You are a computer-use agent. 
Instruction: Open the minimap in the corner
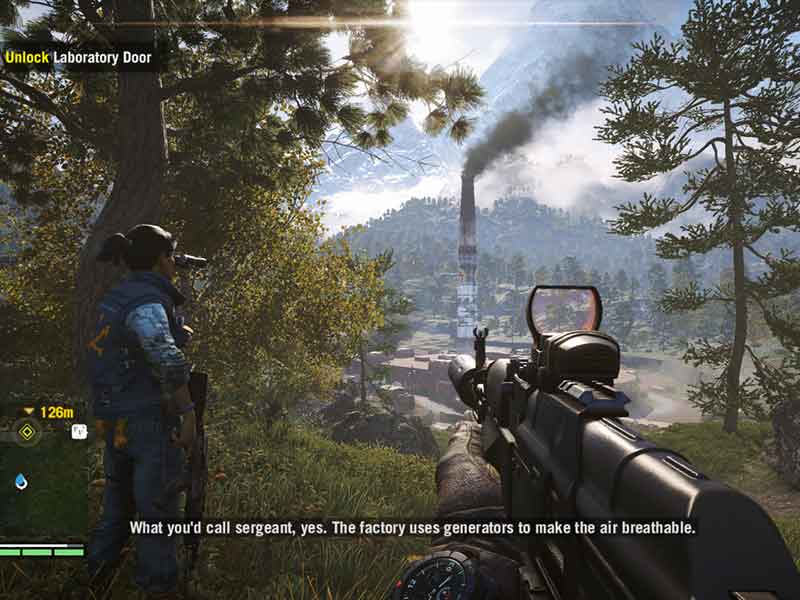click(40, 470)
